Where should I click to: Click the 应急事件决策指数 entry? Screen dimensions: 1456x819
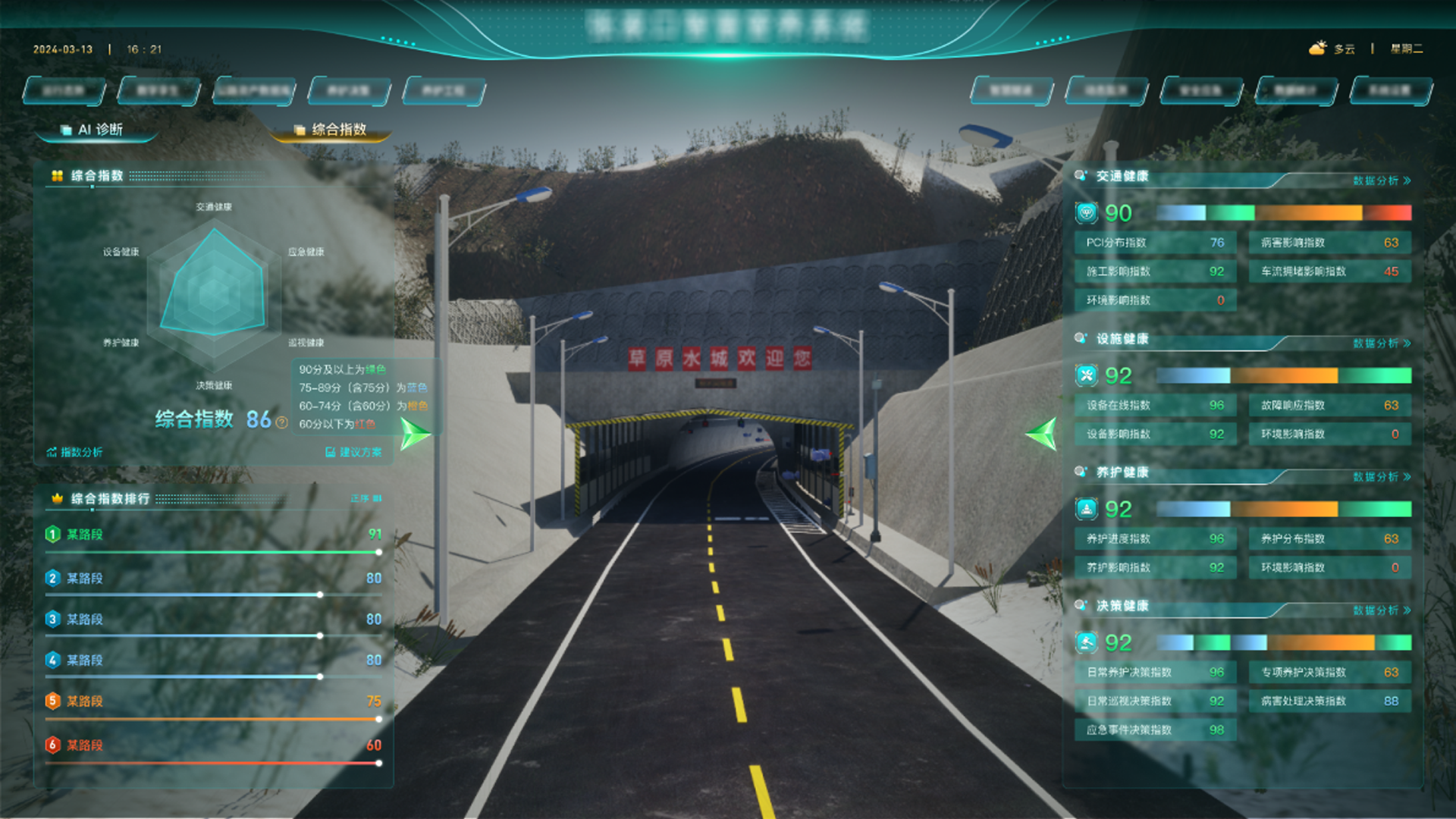point(1155,730)
